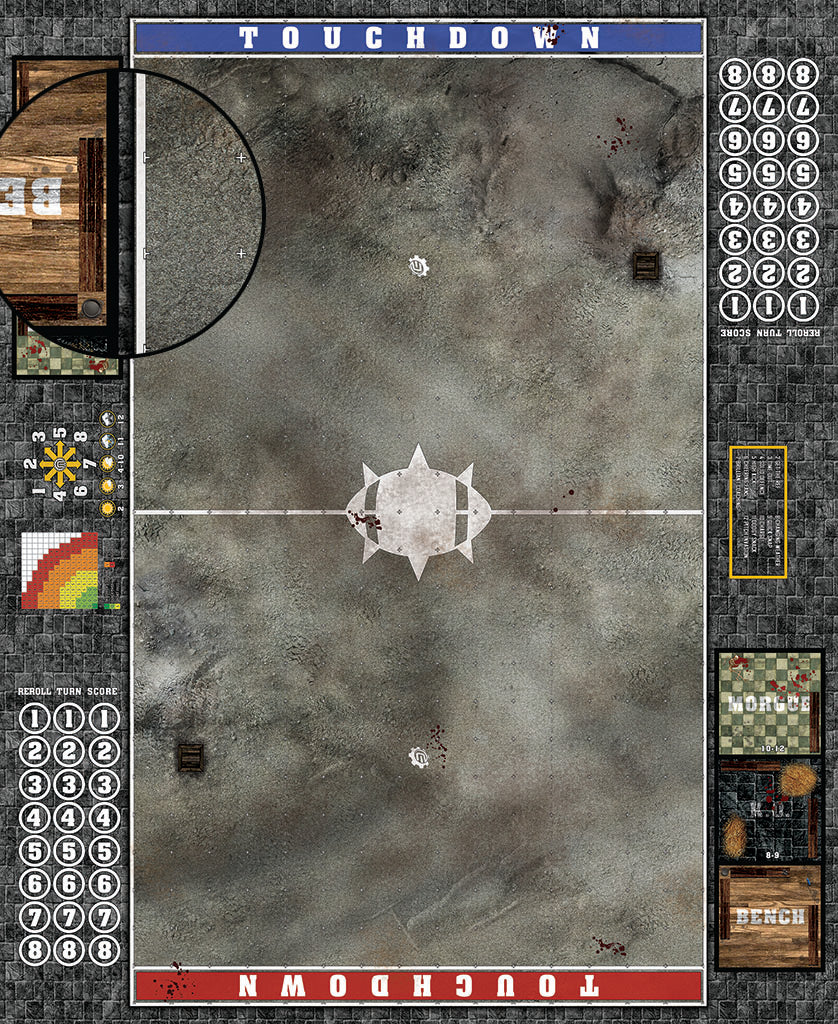The height and width of the screenshot is (1024, 838).
Task: Click the yellow-bordered weather table
Action: 758,512
